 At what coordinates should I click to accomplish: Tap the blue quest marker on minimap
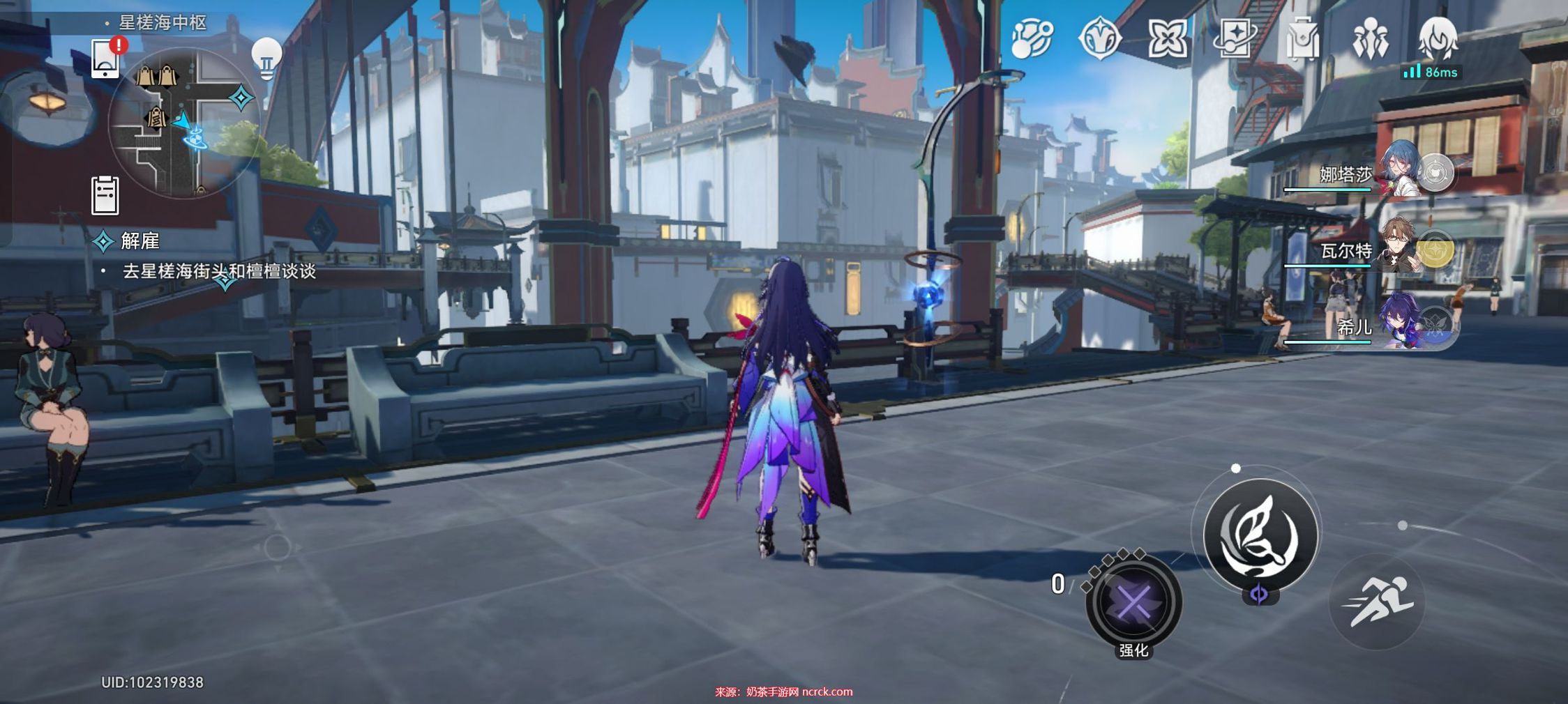point(241,98)
